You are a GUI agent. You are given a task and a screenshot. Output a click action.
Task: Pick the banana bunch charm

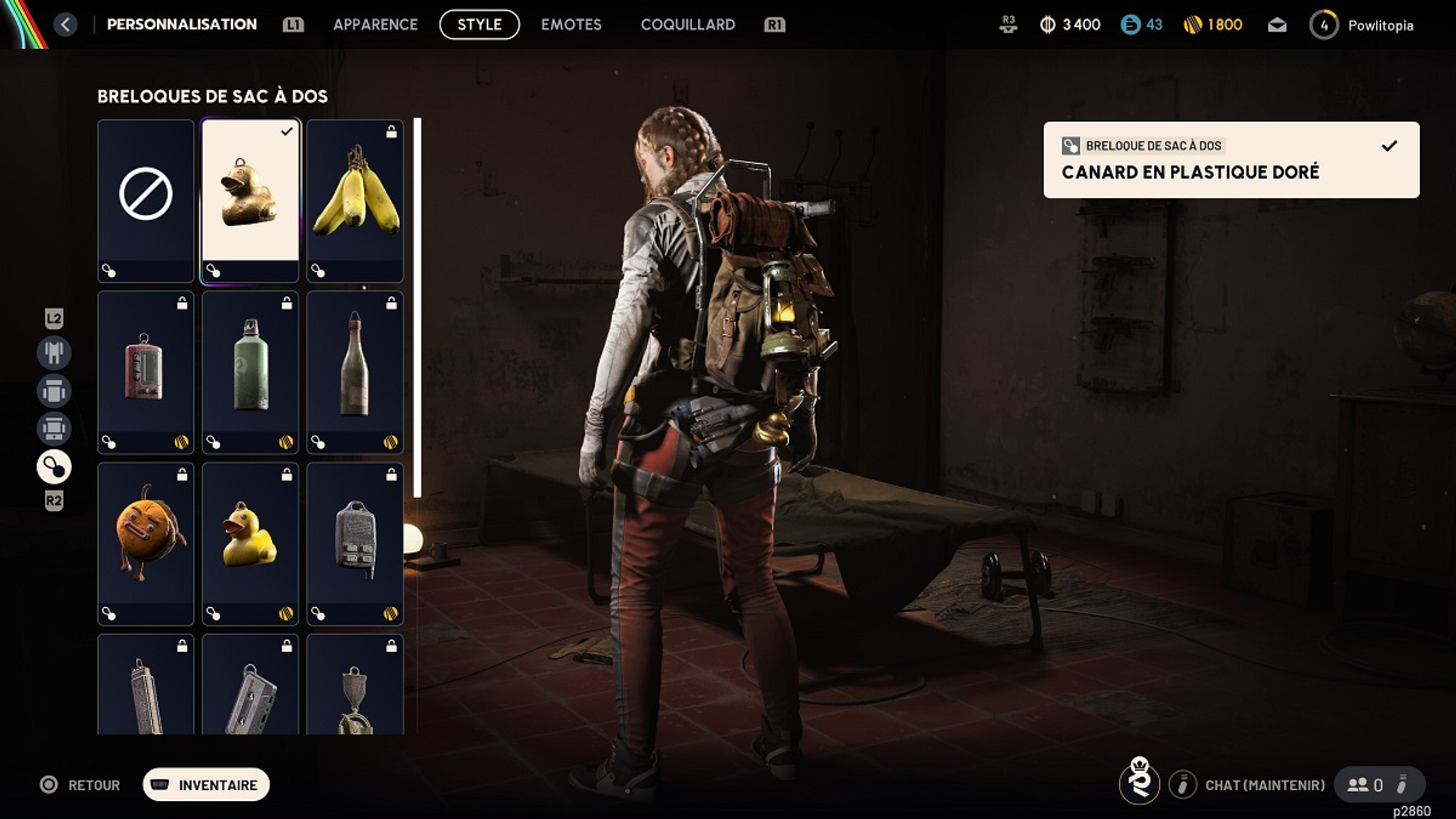click(355, 200)
